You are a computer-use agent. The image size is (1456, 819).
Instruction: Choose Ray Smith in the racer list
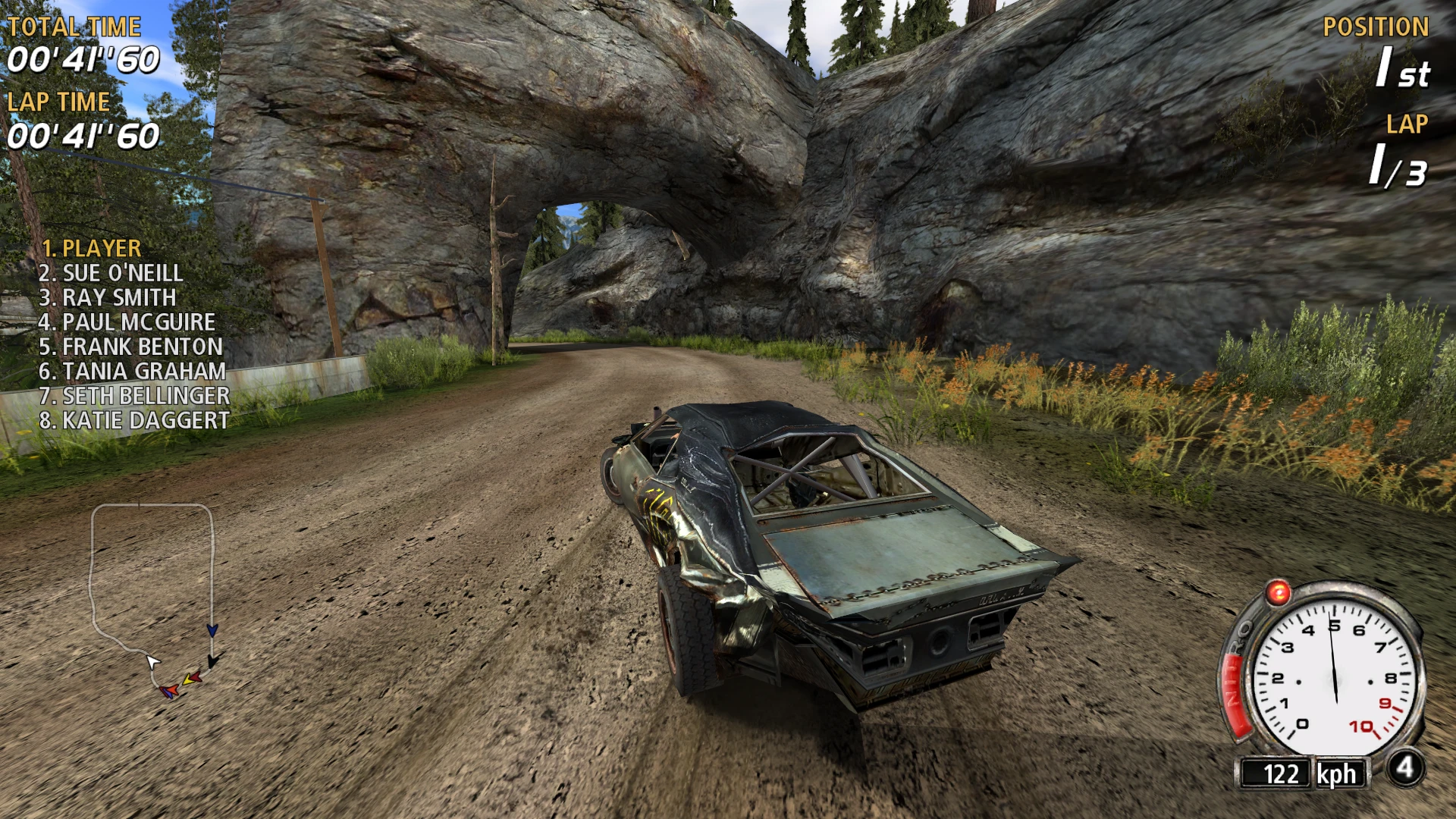[108, 297]
